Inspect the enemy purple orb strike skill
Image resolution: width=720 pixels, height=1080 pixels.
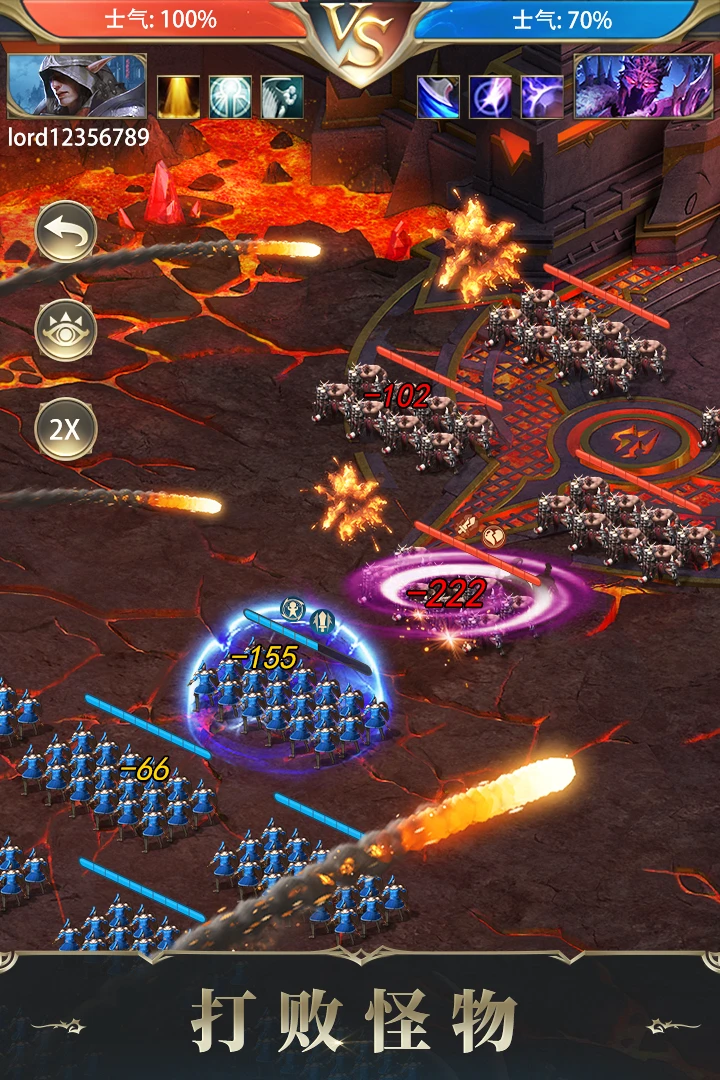pos(490,97)
